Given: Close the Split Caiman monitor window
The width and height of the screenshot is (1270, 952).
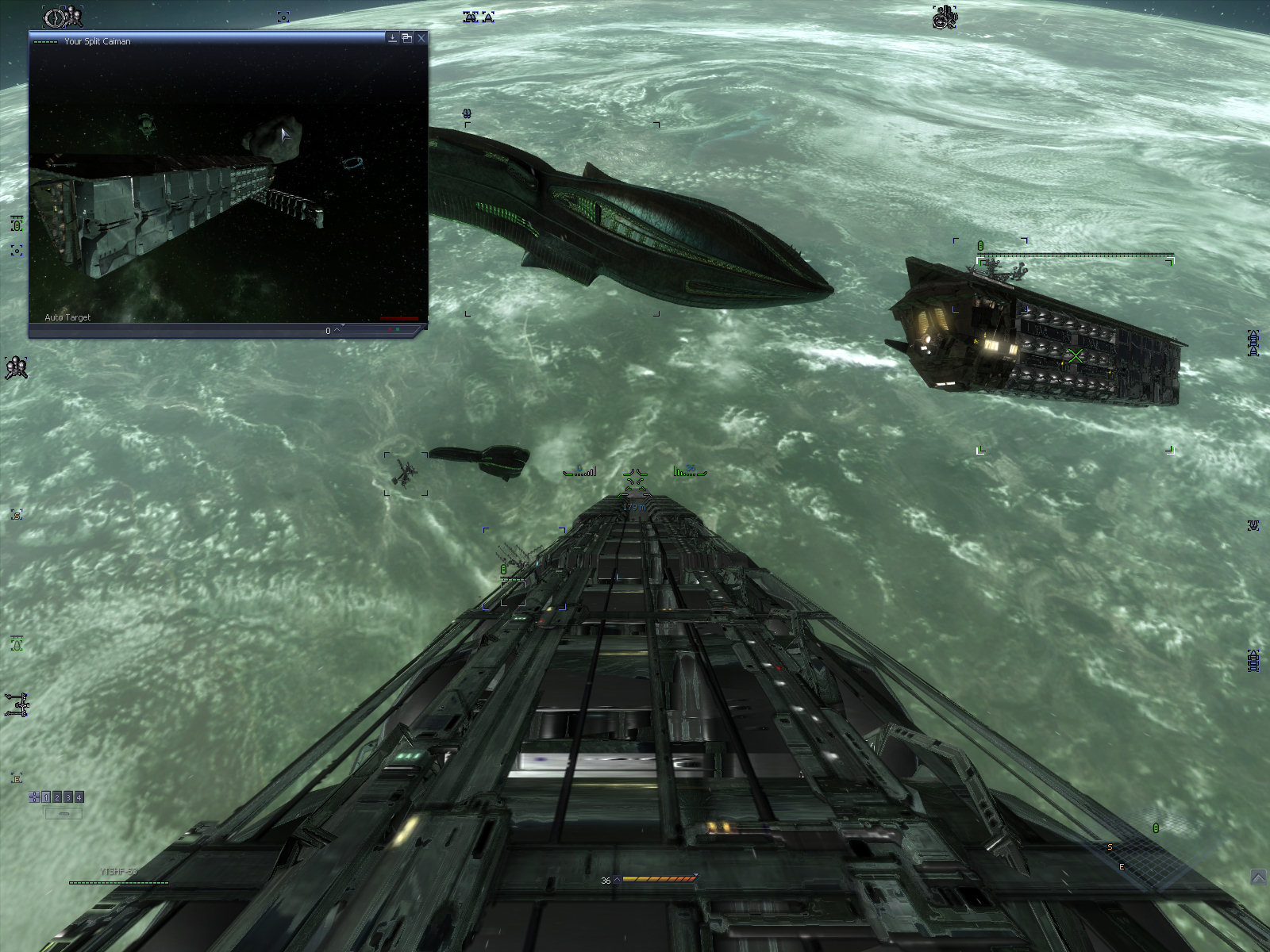Looking at the screenshot, I should click(421, 38).
